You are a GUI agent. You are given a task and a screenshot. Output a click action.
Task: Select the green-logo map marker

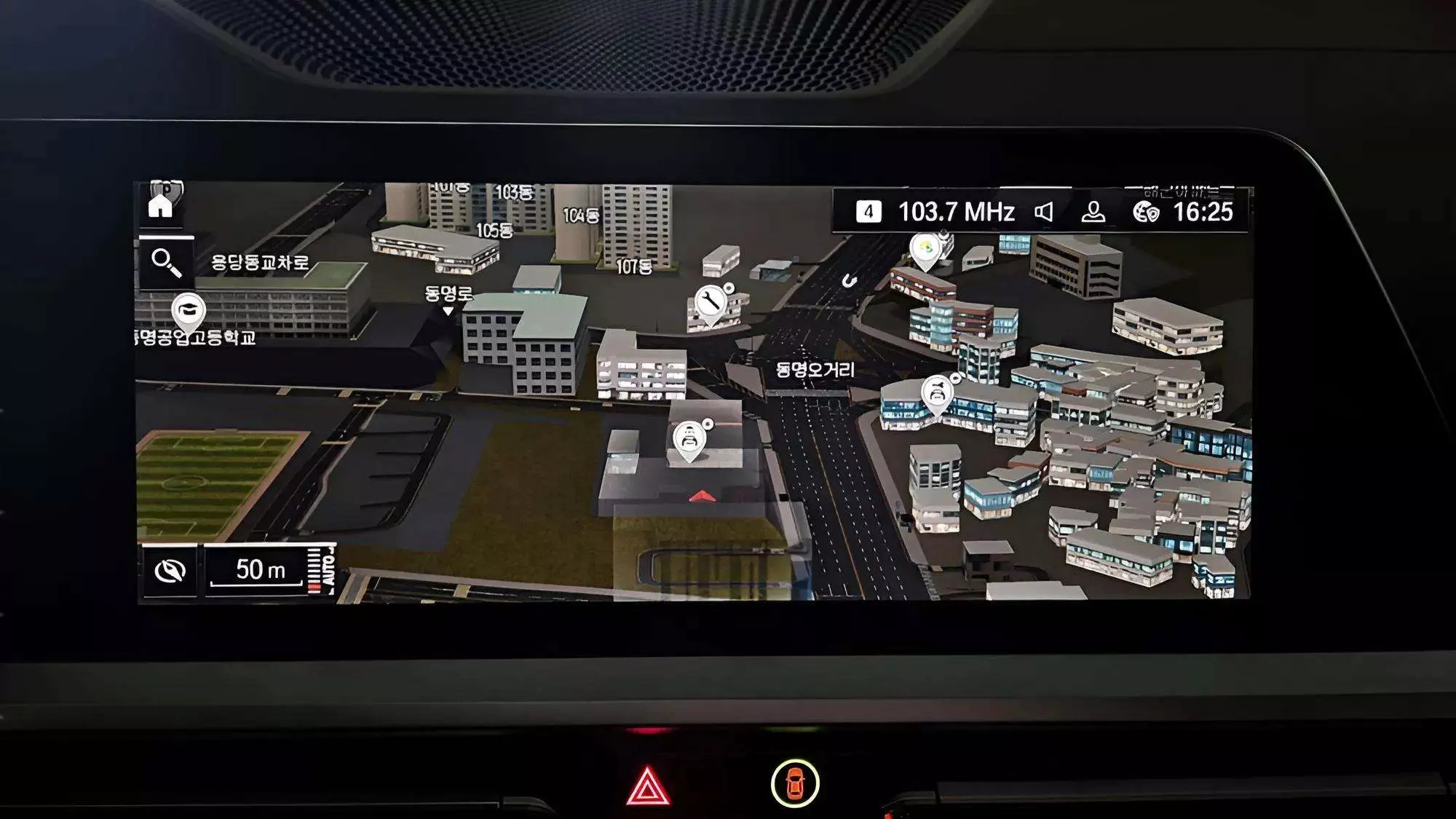925,249
